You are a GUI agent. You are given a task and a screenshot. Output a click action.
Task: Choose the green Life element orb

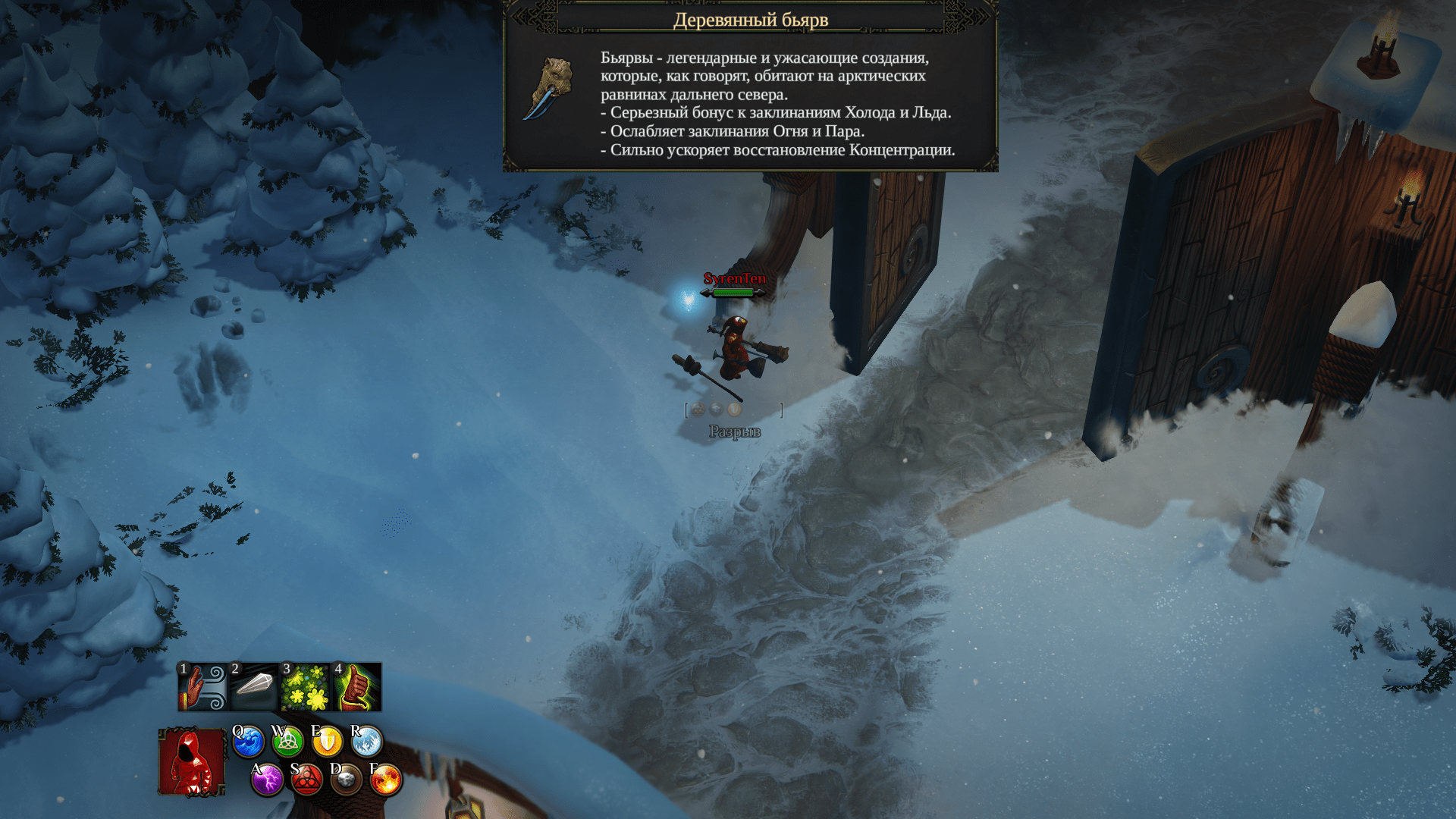[287, 742]
